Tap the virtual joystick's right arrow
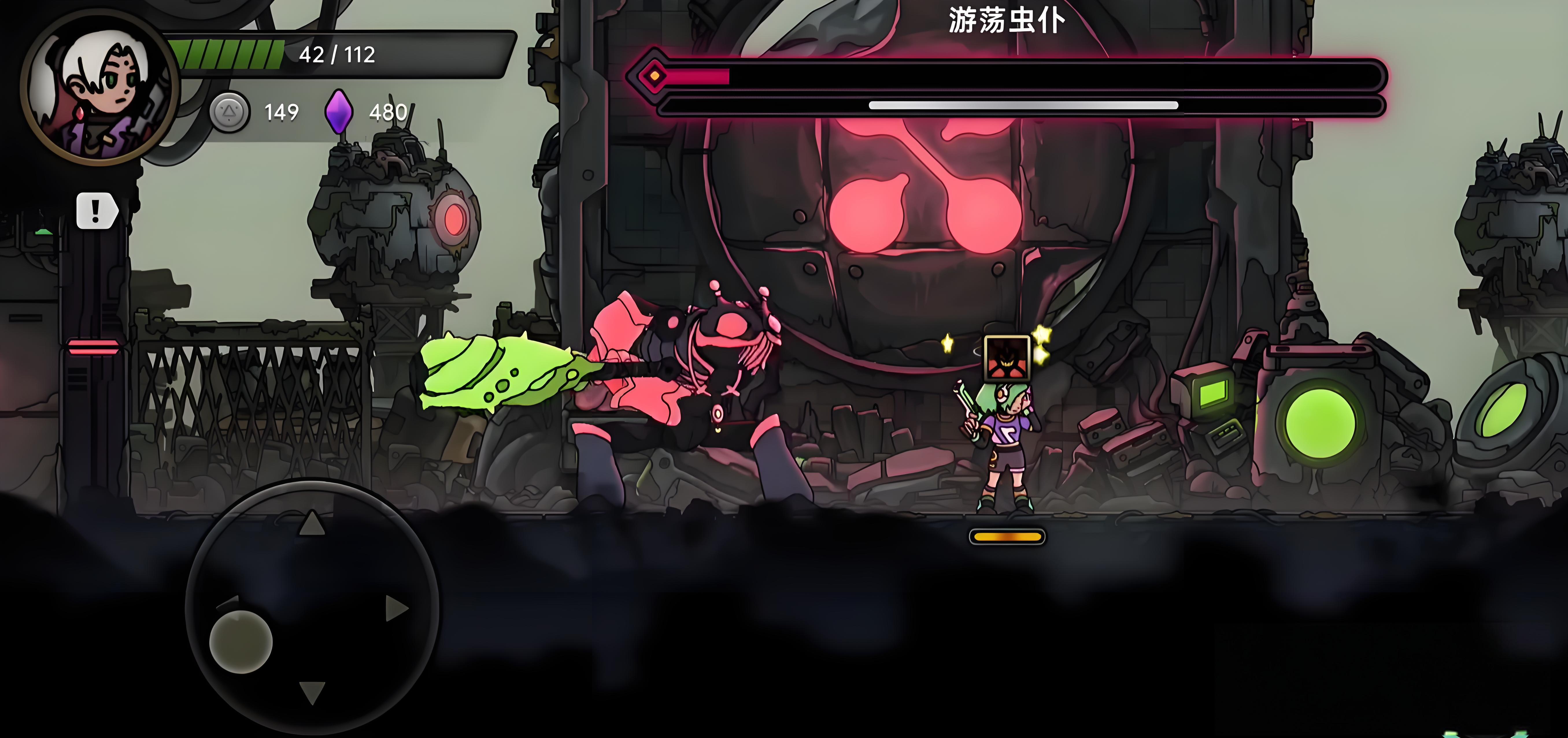The height and width of the screenshot is (738, 1568). point(396,608)
